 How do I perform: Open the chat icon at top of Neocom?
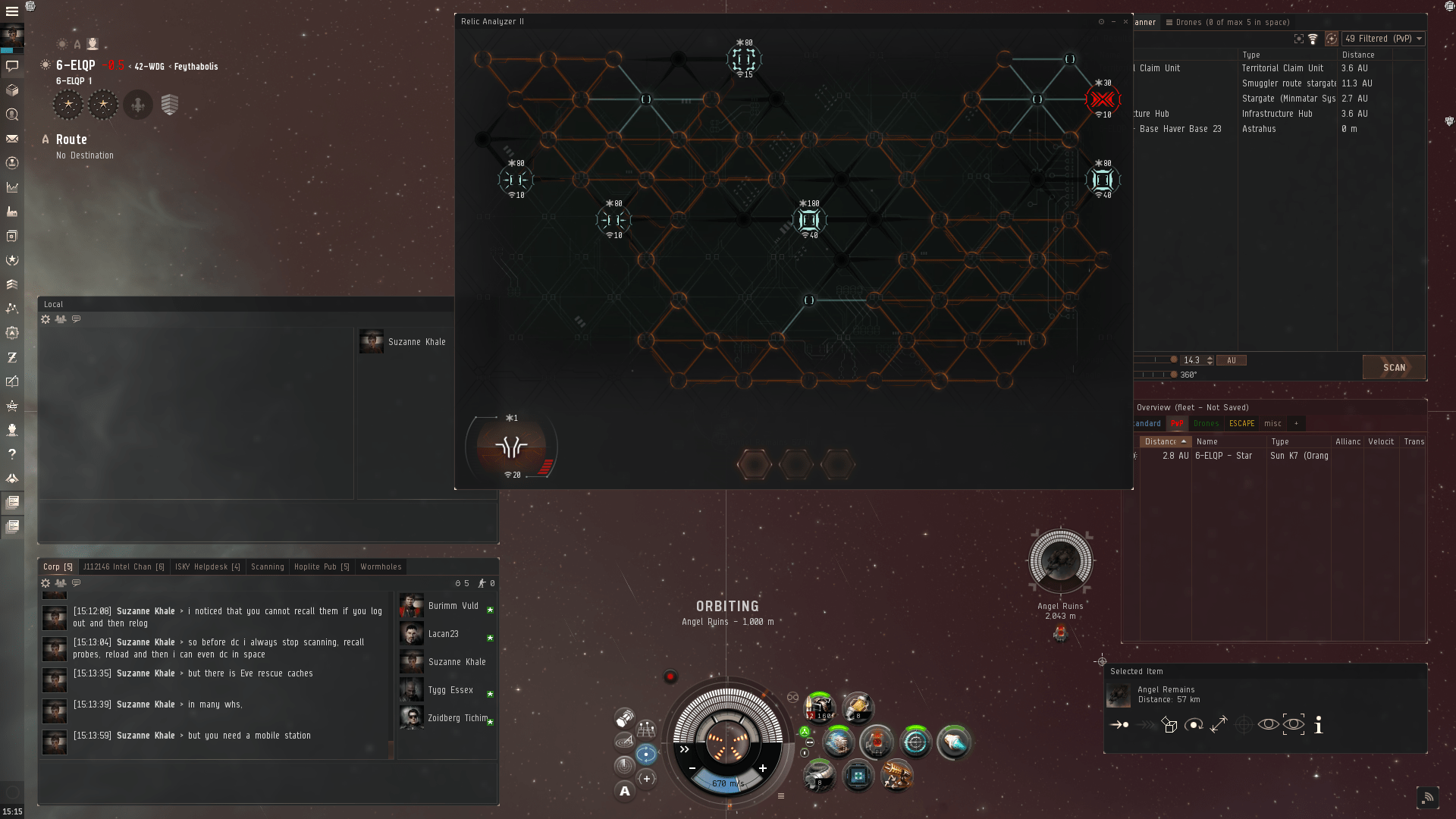pyautogui.click(x=12, y=66)
